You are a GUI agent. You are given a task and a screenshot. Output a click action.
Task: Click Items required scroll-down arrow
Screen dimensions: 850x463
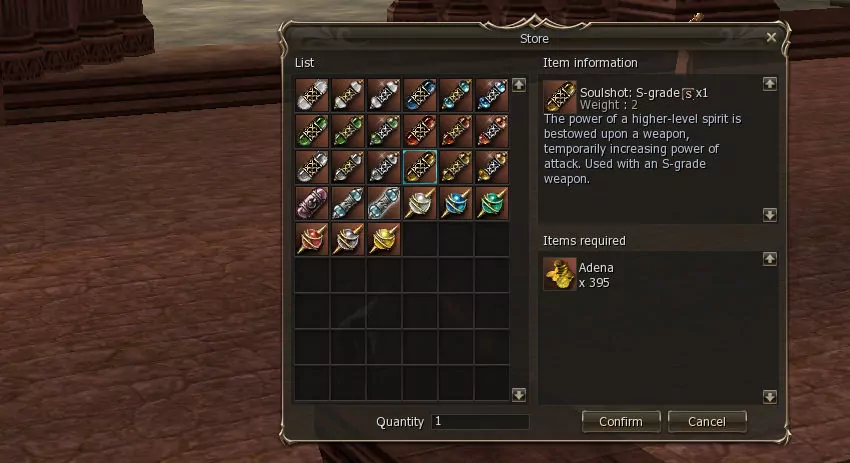[769, 395]
